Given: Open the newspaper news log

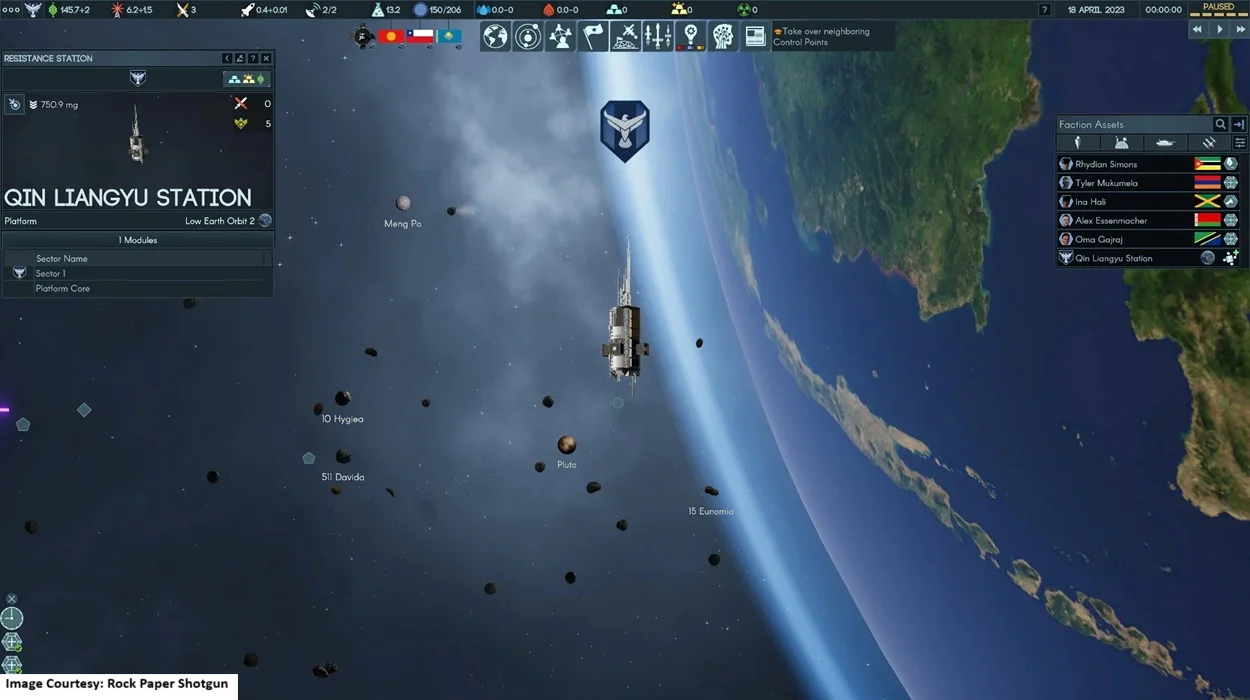Looking at the screenshot, I should click(755, 37).
